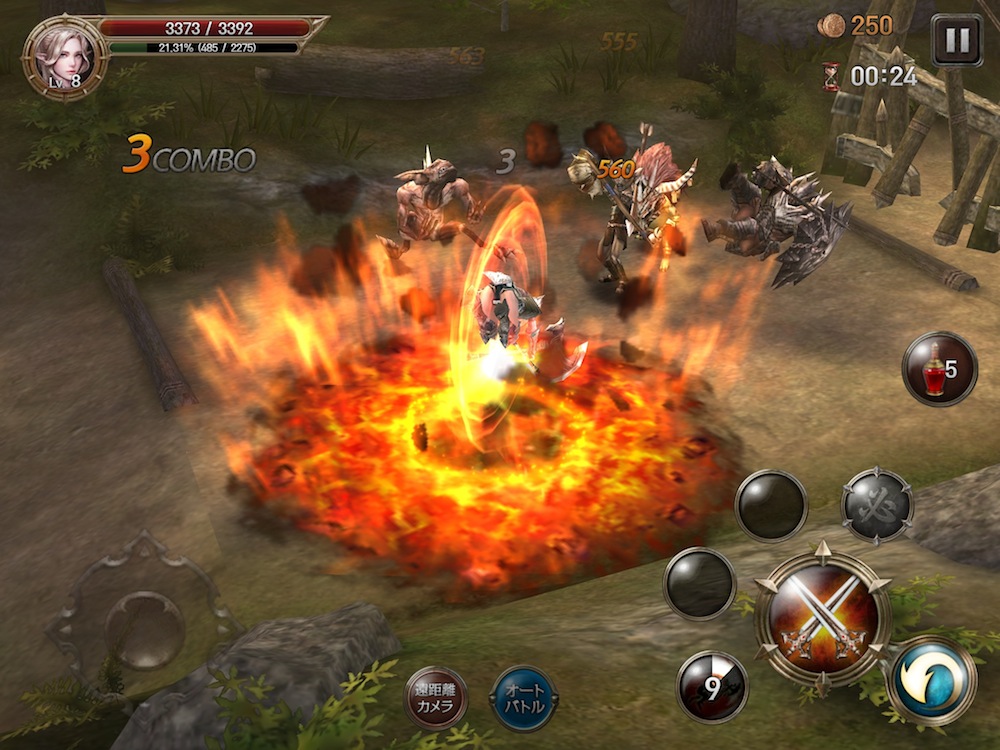
Task: Select the skill showing cooldown number 9
Action: [712, 685]
